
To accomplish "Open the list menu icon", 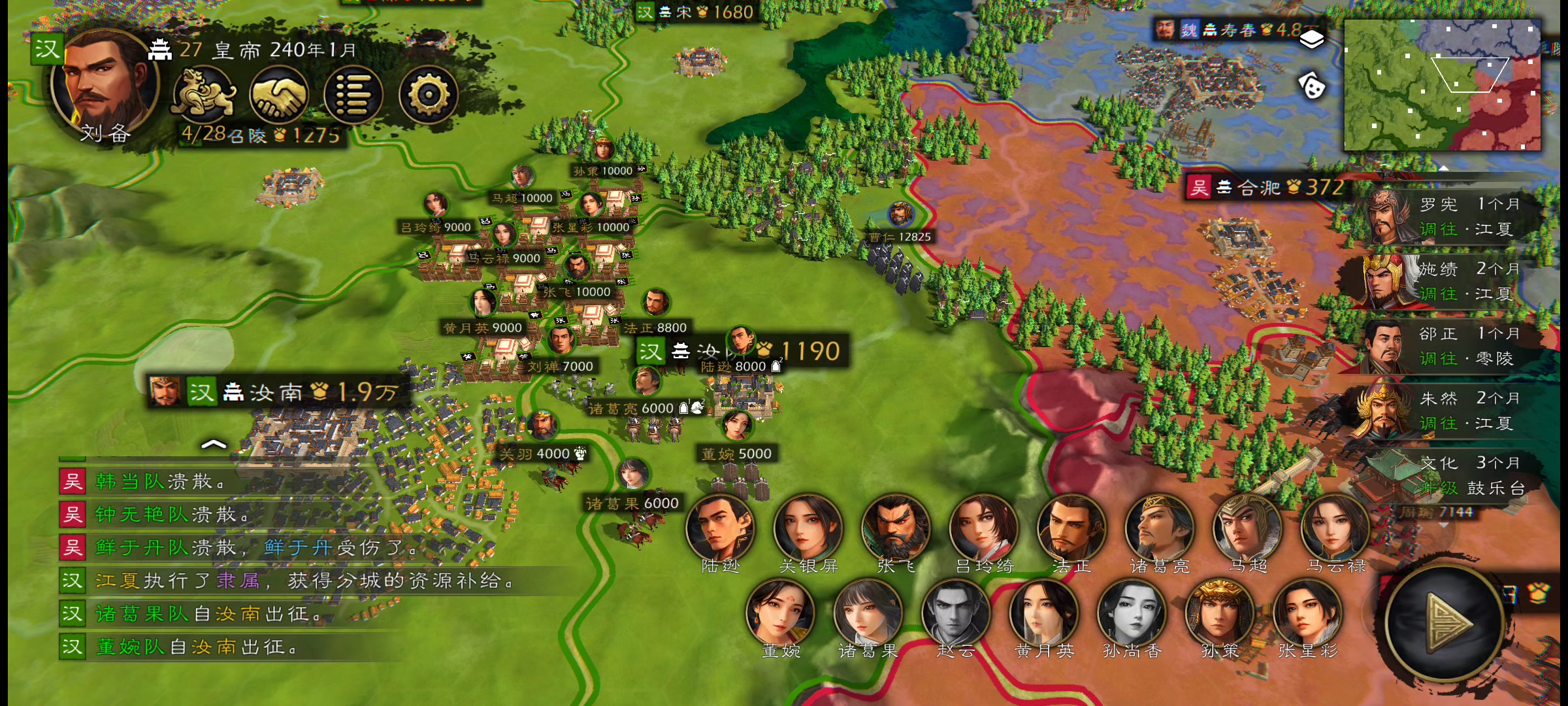I will 353,96.
